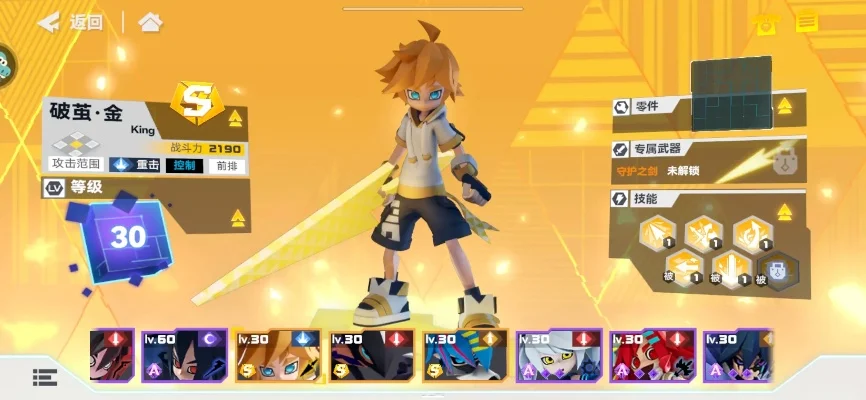Open the yellow list icon at top-right
Image resolution: width=866 pixels, height=400 pixels.
[x=806, y=23]
